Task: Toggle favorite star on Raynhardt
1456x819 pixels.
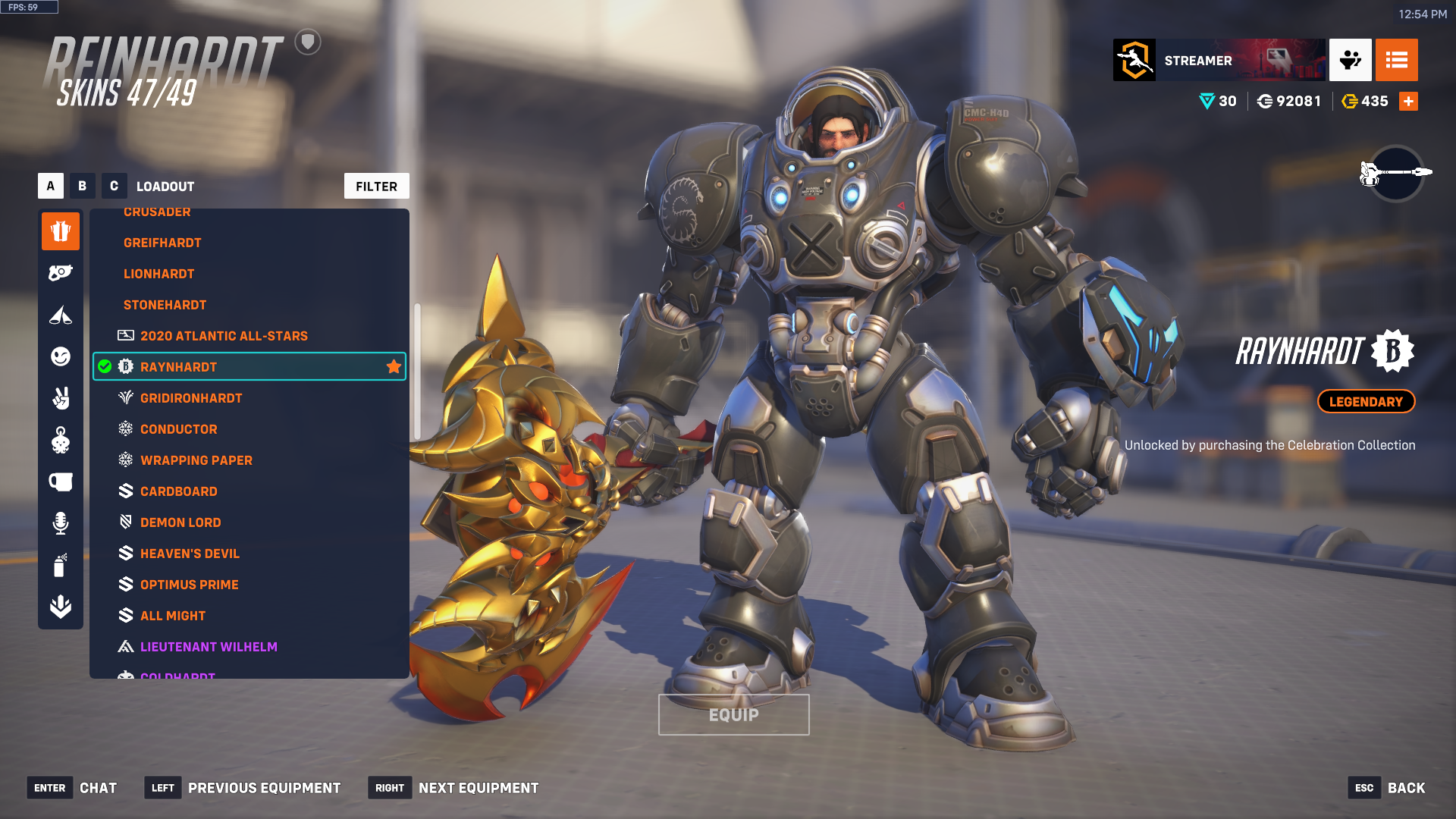Action: tap(394, 367)
